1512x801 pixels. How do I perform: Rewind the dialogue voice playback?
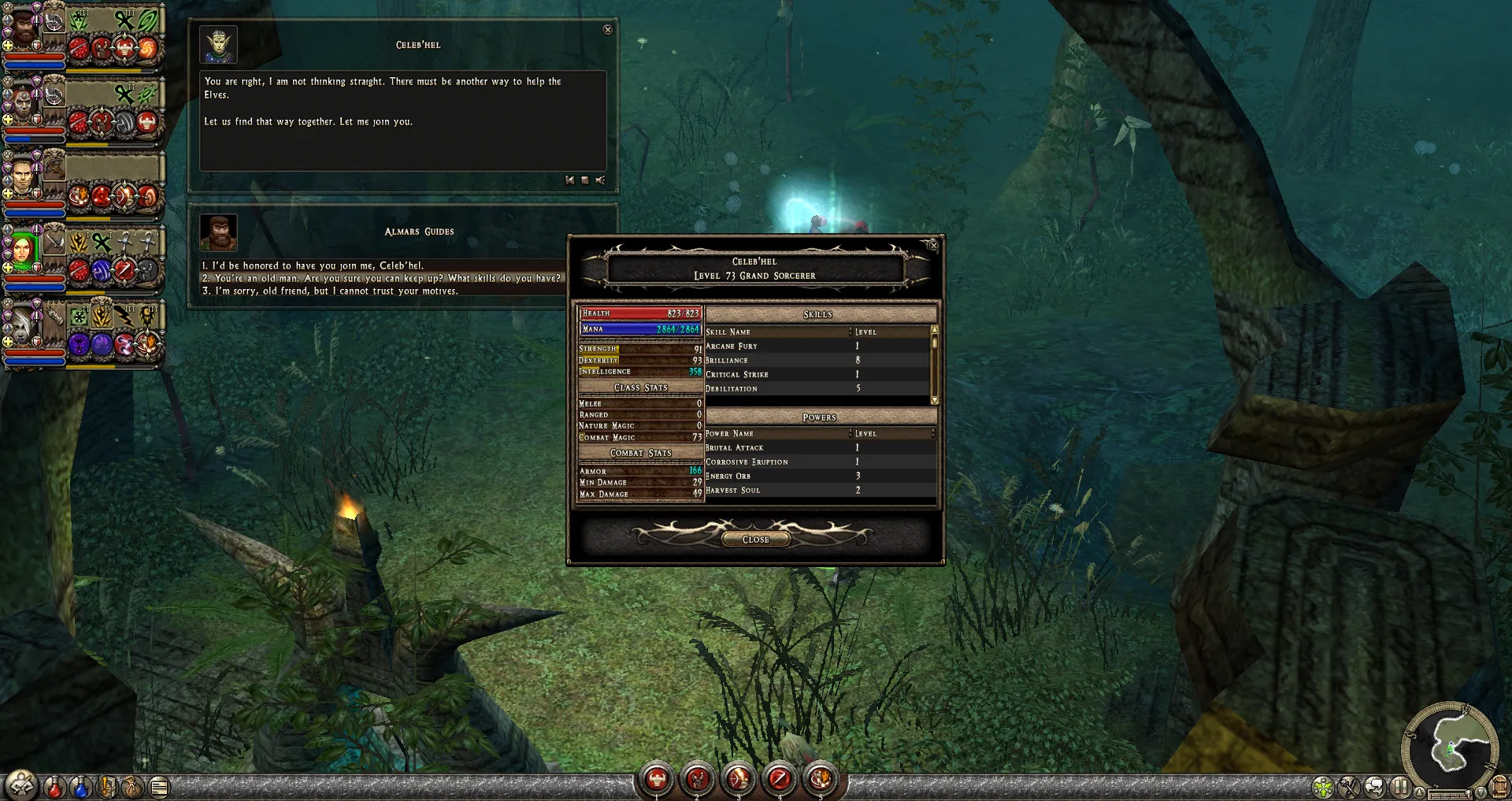point(569,180)
